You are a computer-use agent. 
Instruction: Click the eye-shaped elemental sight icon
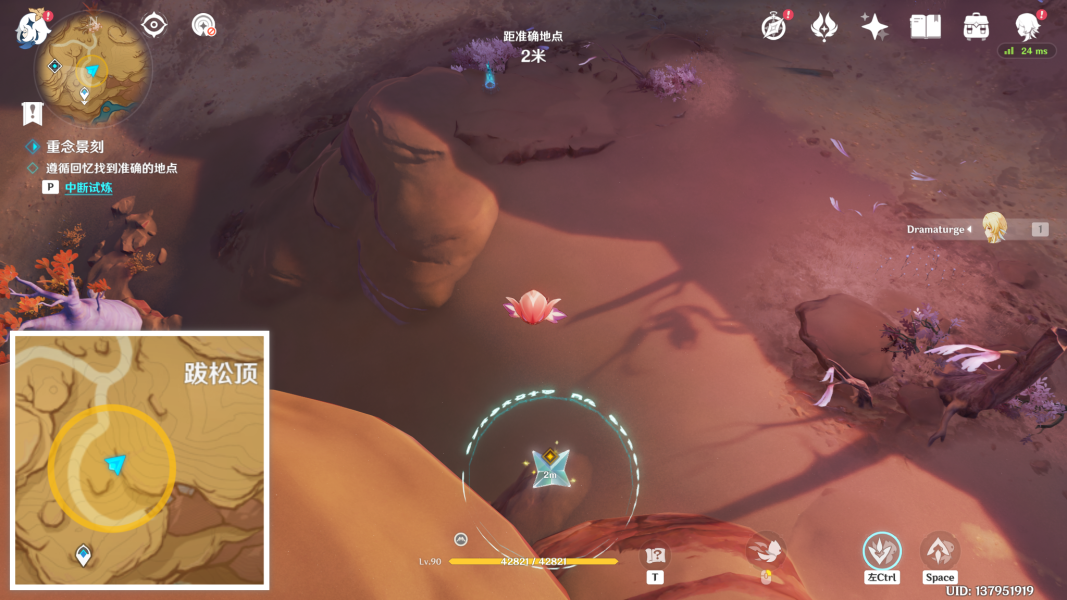coord(154,25)
